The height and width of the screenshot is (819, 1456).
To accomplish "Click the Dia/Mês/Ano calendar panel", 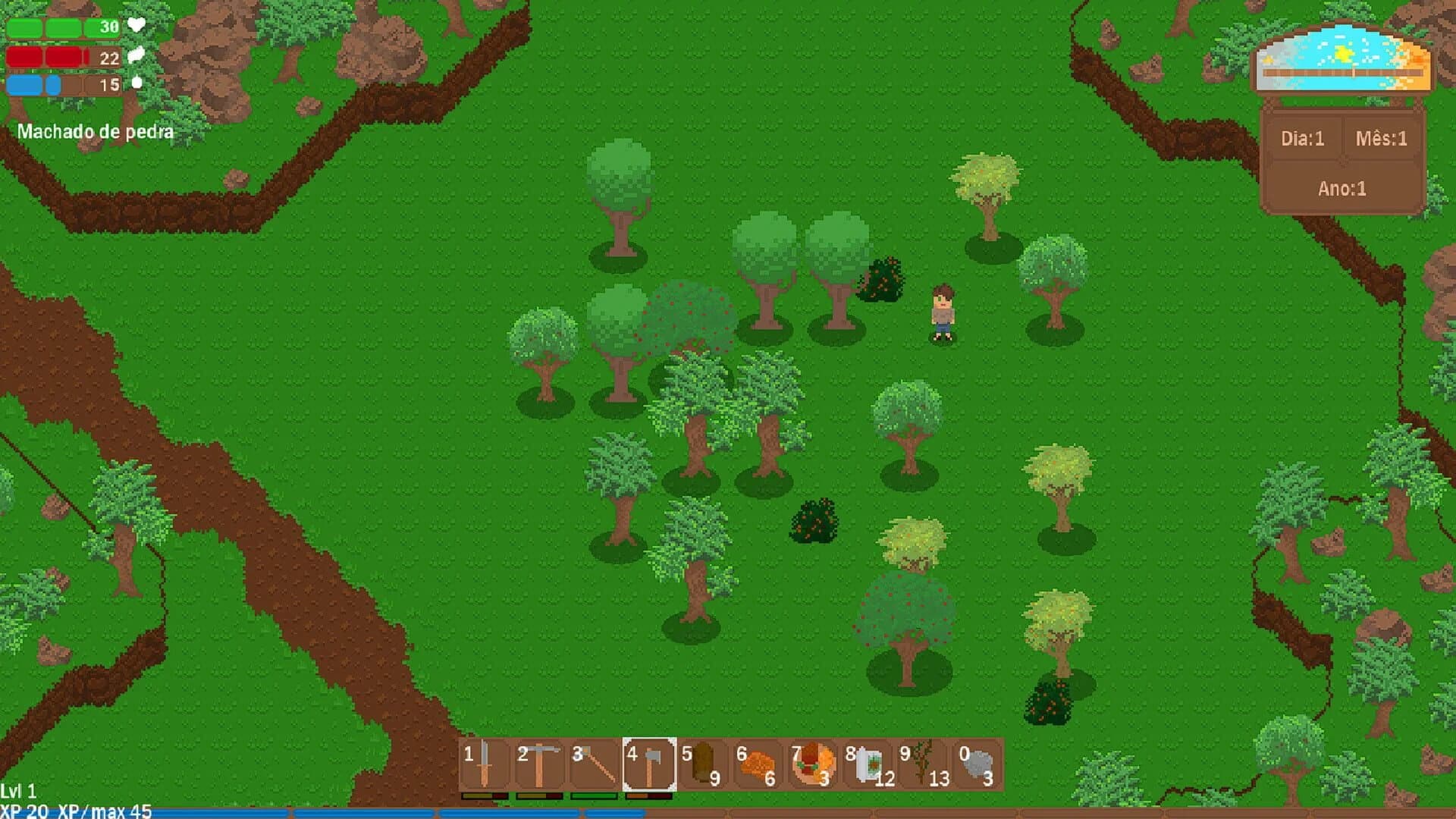I will point(1342,162).
